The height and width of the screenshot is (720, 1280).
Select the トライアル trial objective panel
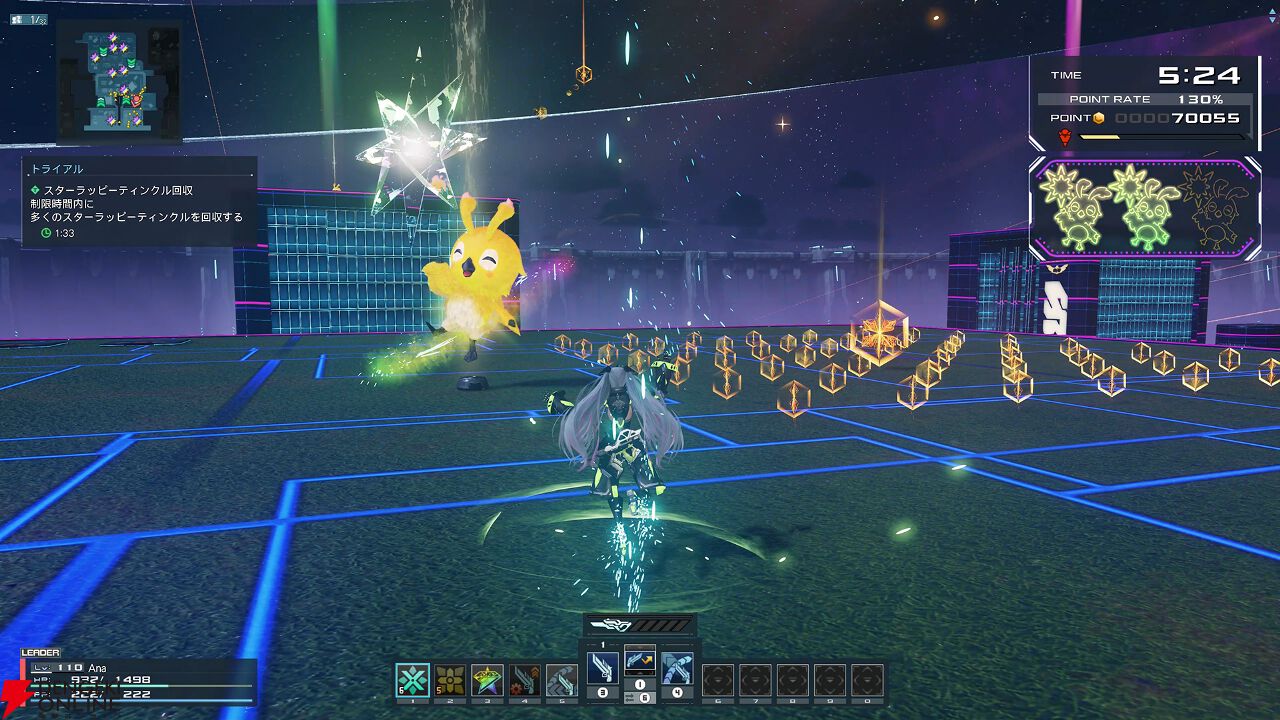[139, 201]
